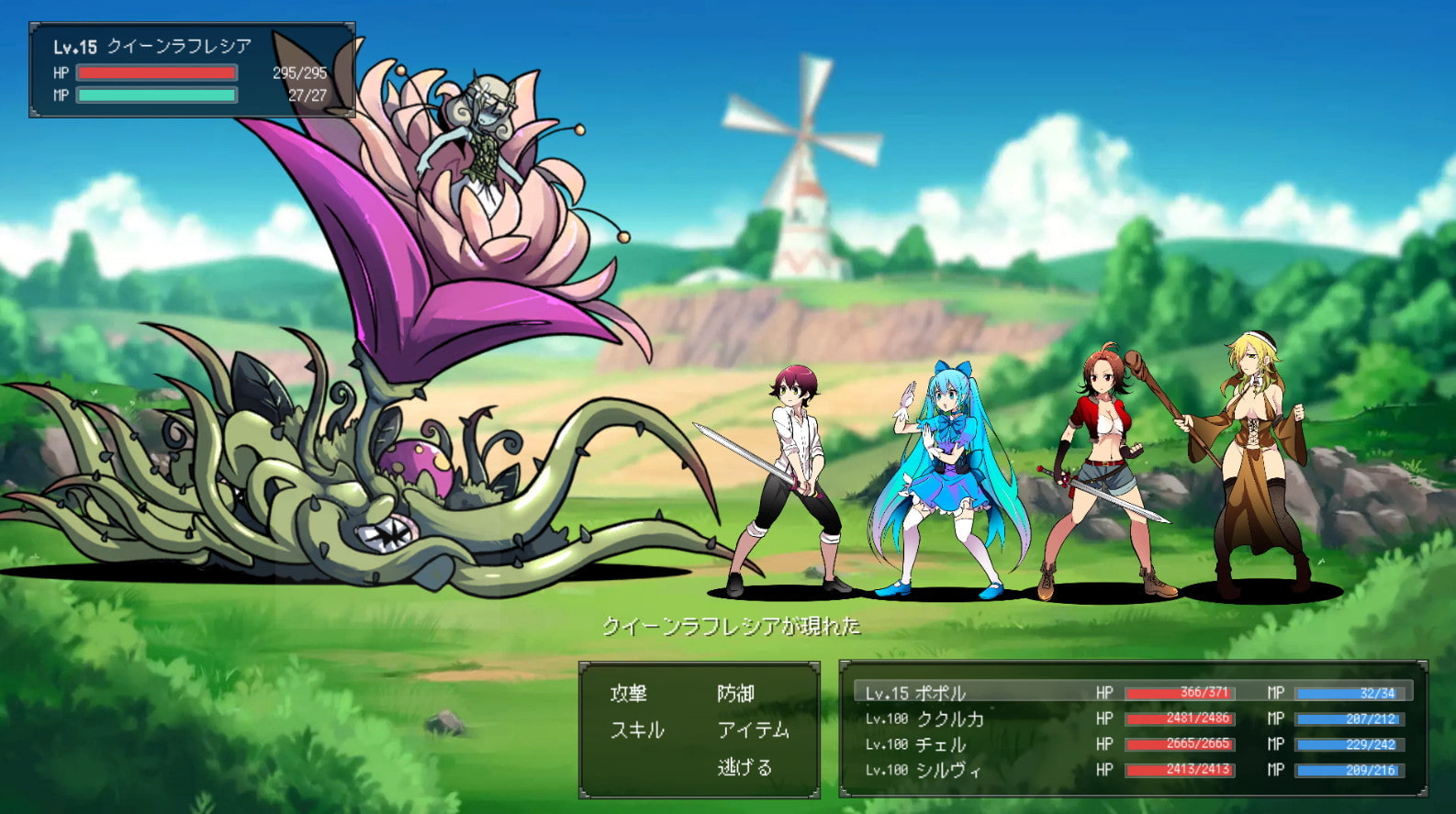Select the 防御 (Defend) command
1456x814 pixels.
pyautogui.click(x=735, y=693)
